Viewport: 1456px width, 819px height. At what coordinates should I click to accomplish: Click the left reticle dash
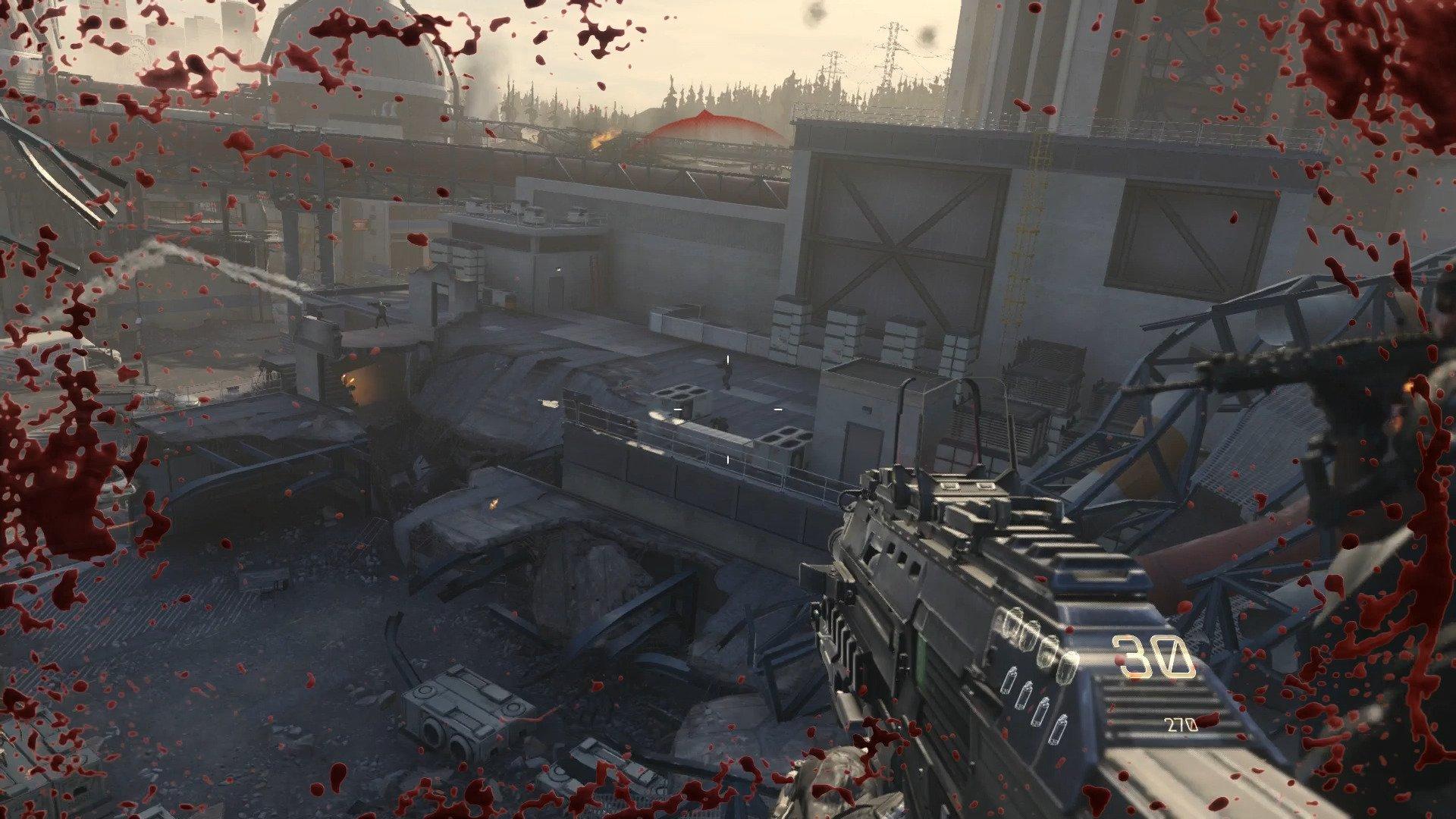(677, 409)
